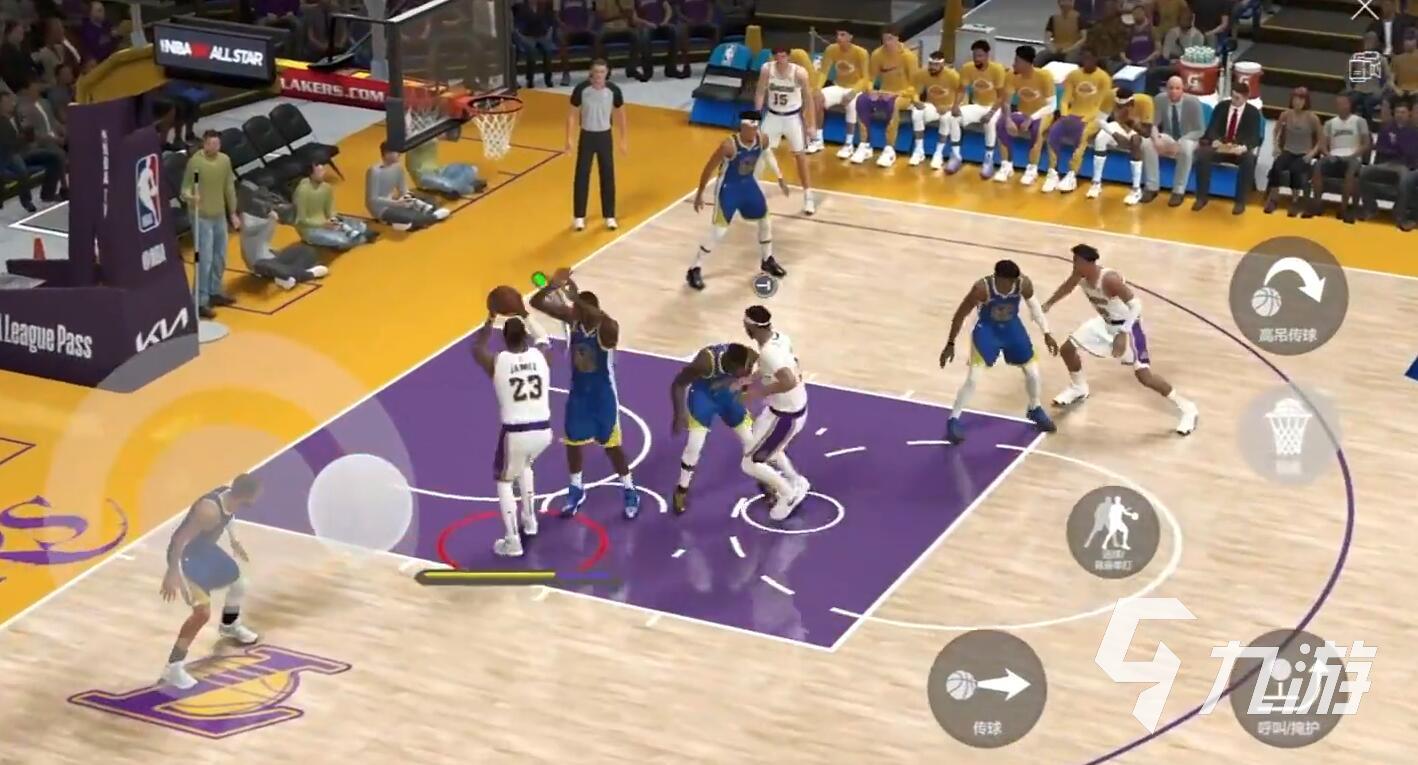Screen dimensions: 1418x765
Task: Click the shot meter bar below James
Action: (x=515, y=575)
